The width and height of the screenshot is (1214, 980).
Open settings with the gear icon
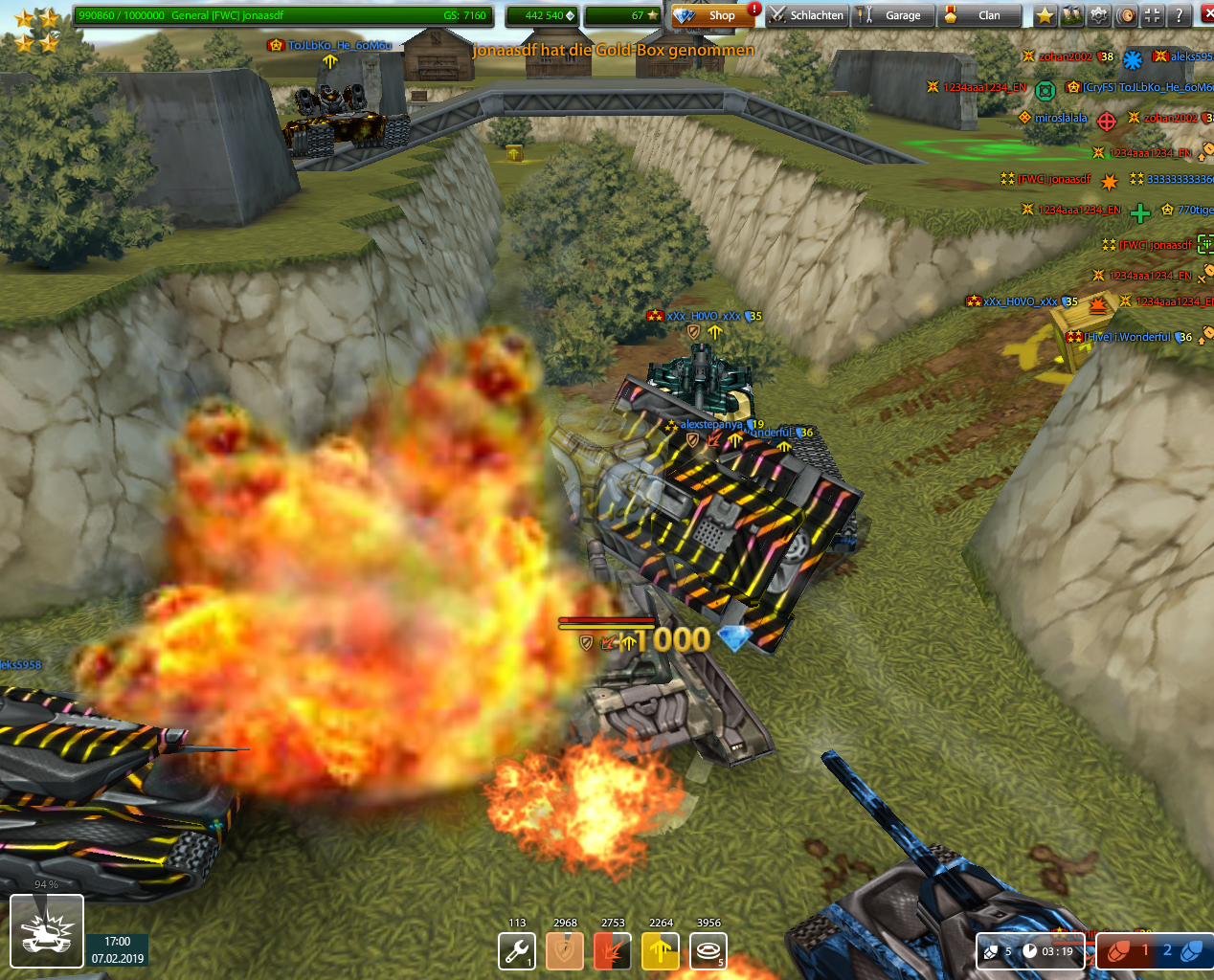(1098, 15)
